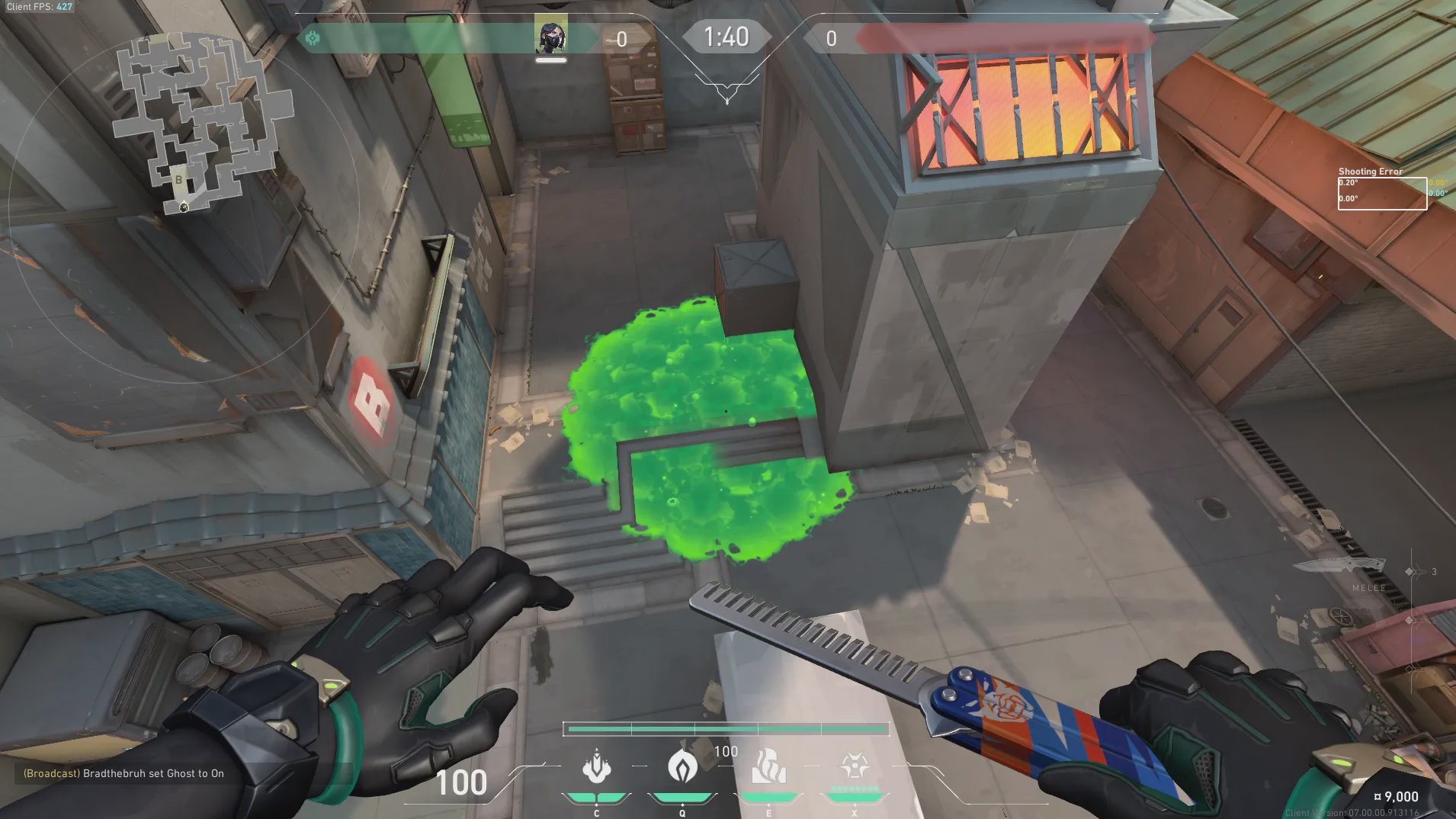Screen dimensions: 1456x819
Task: Select Viper's agent portrait in the top bar
Action: tap(550, 36)
